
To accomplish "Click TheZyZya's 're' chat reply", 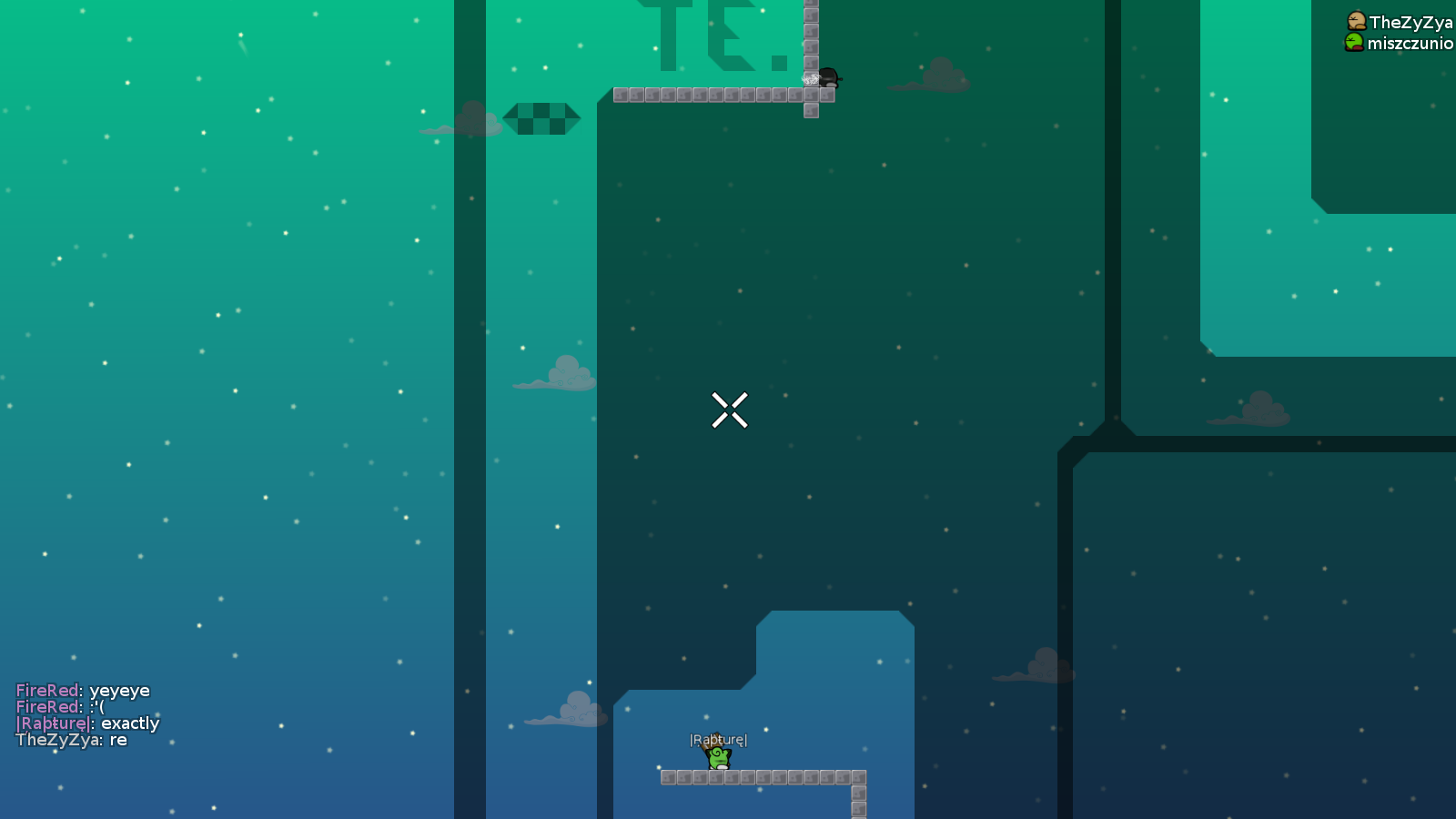I will pos(73,741).
